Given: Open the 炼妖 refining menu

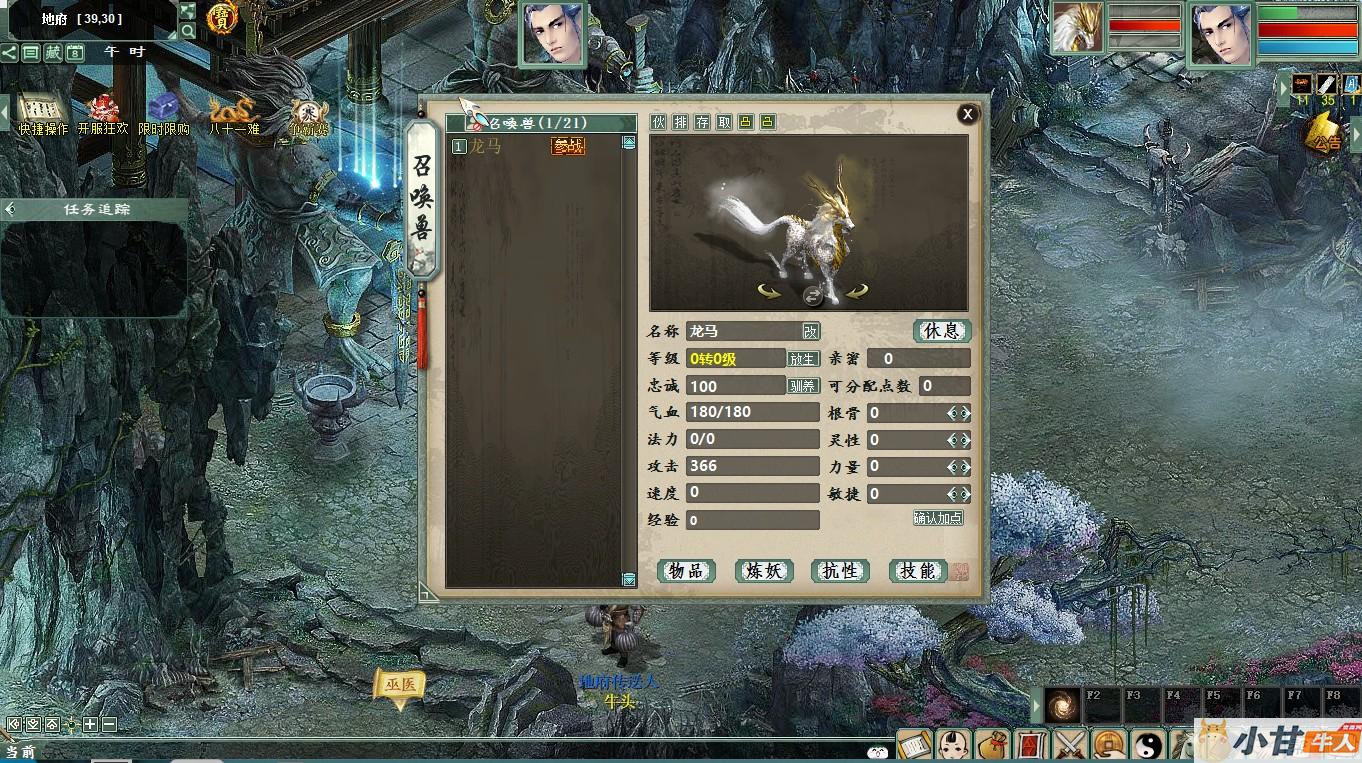Looking at the screenshot, I should (763, 571).
